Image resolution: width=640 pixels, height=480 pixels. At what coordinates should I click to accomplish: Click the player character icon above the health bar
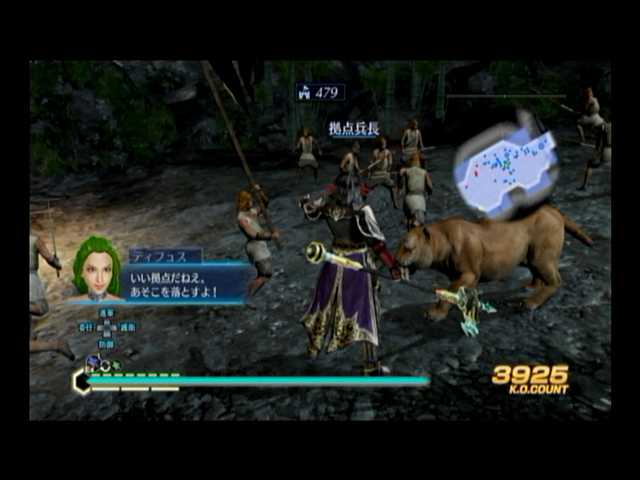(x=93, y=364)
